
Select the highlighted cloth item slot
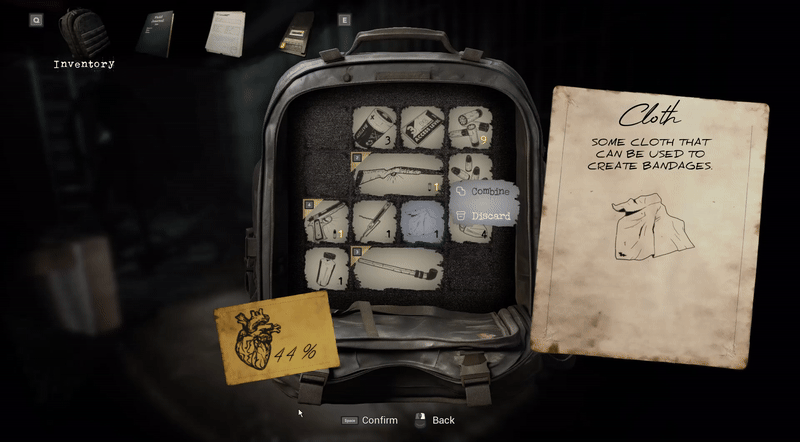click(422, 221)
